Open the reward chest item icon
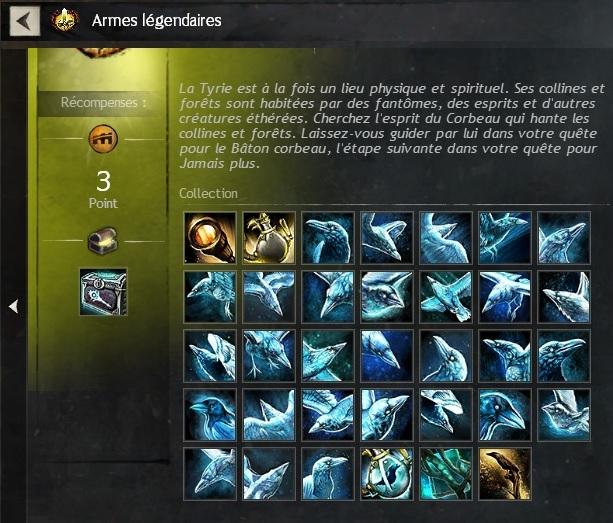Screen dimensions: 613x523 pyautogui.click(x=103, y=292)
